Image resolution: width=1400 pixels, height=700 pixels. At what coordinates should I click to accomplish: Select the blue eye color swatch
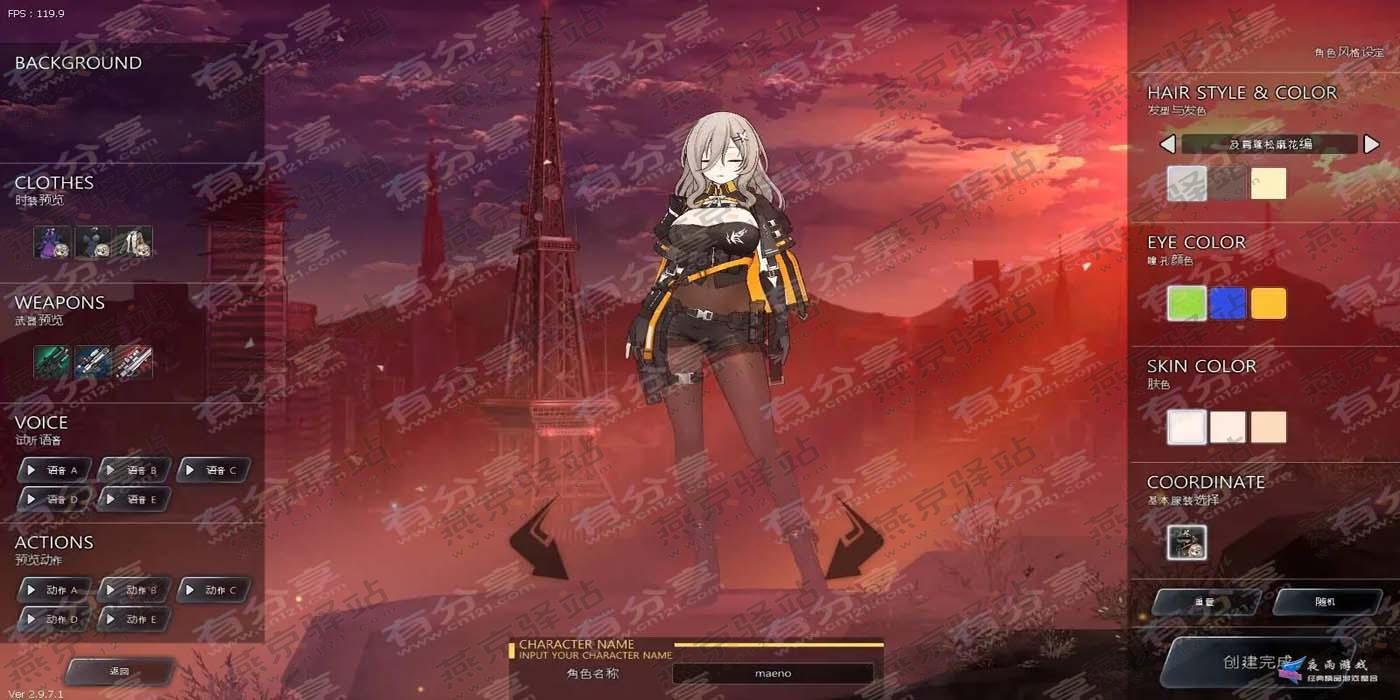1227,303
